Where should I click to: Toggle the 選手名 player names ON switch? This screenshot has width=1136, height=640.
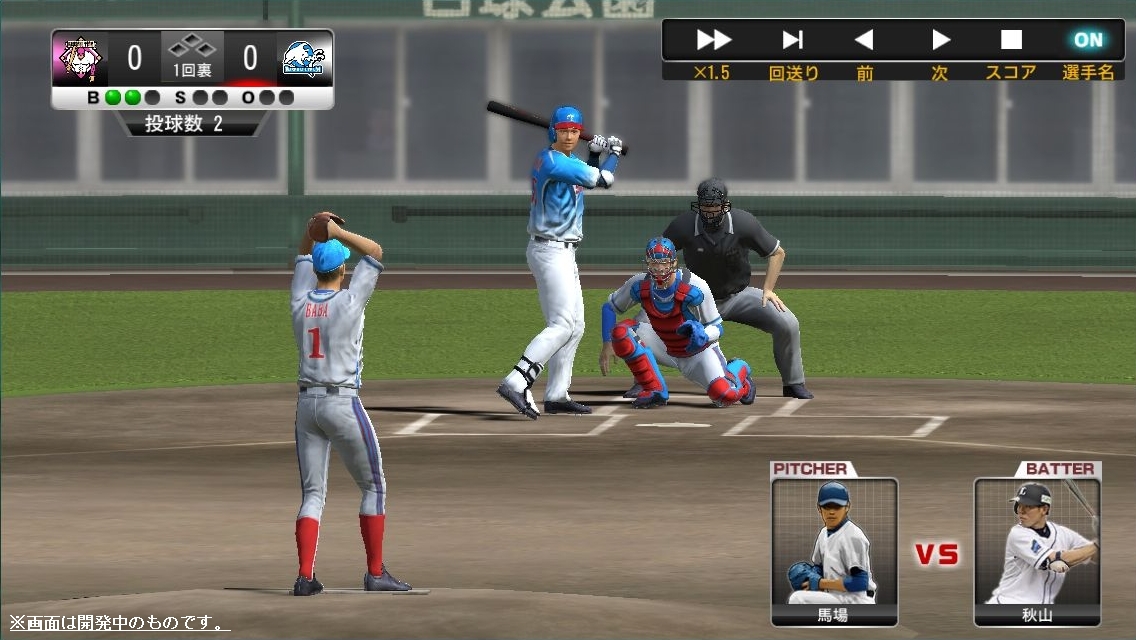(x=1088, y=41)
